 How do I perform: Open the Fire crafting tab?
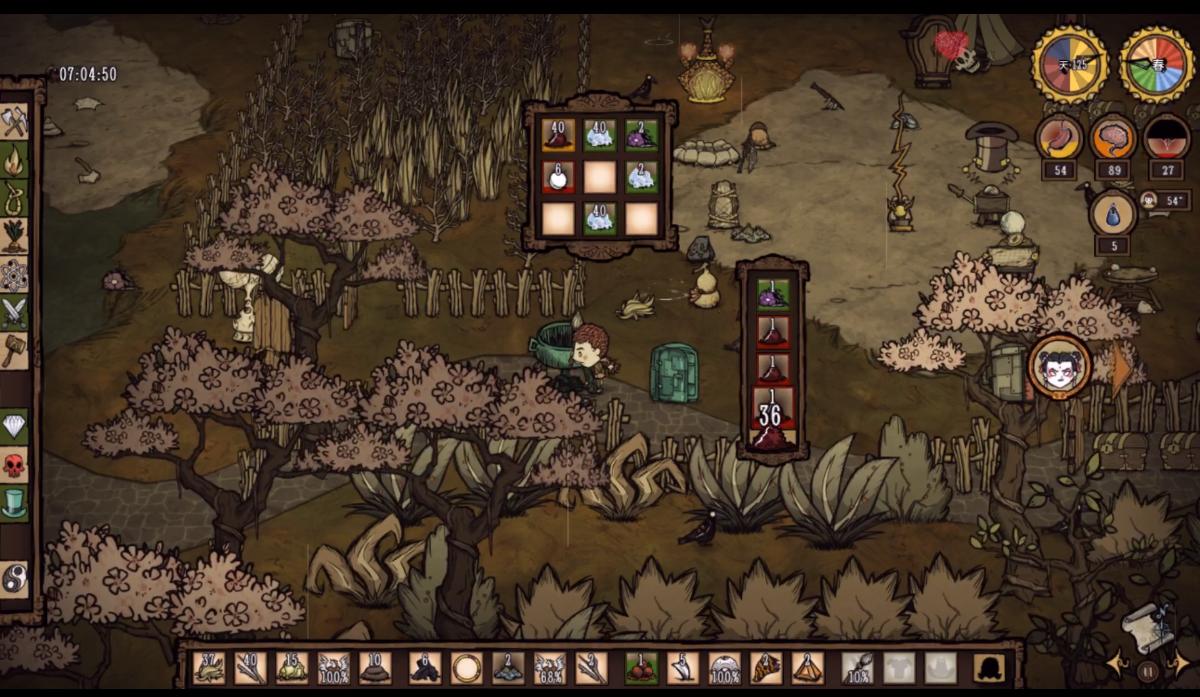[x=15, y=160]
